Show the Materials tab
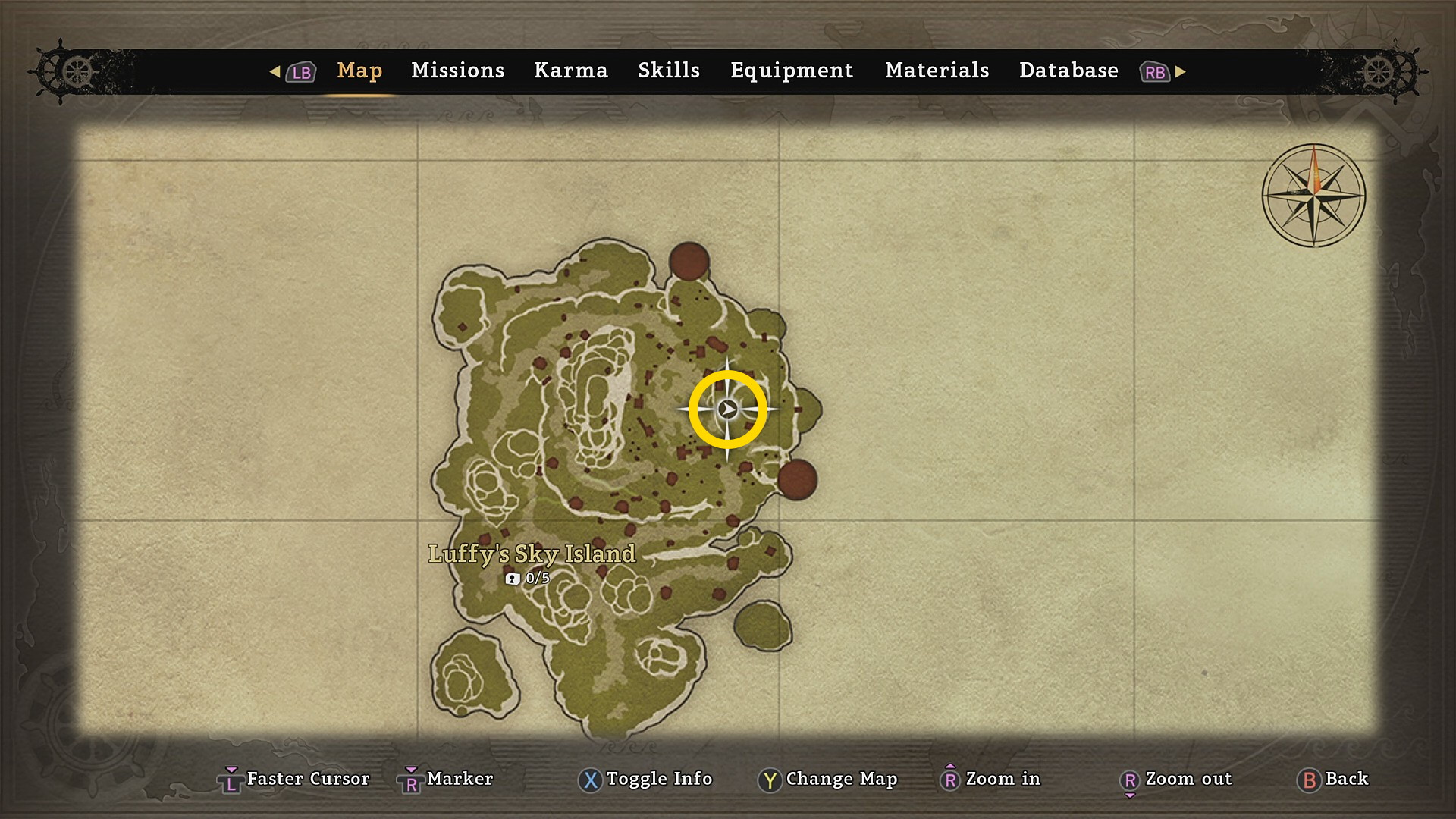Viewport: 1456px width, 819px height. point(937,71)
